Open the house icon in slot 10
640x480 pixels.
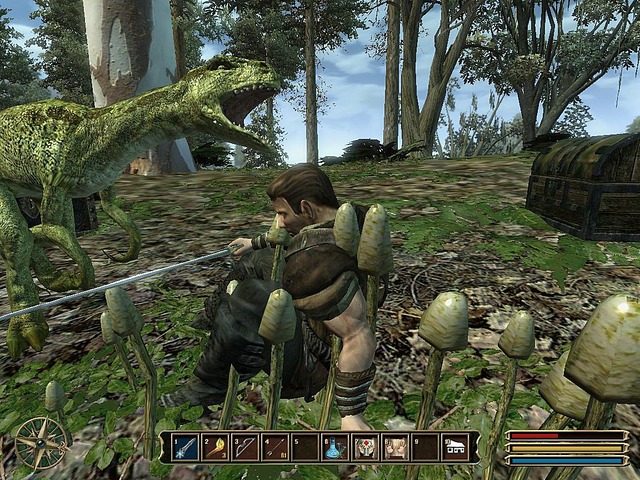pos(455,447)
